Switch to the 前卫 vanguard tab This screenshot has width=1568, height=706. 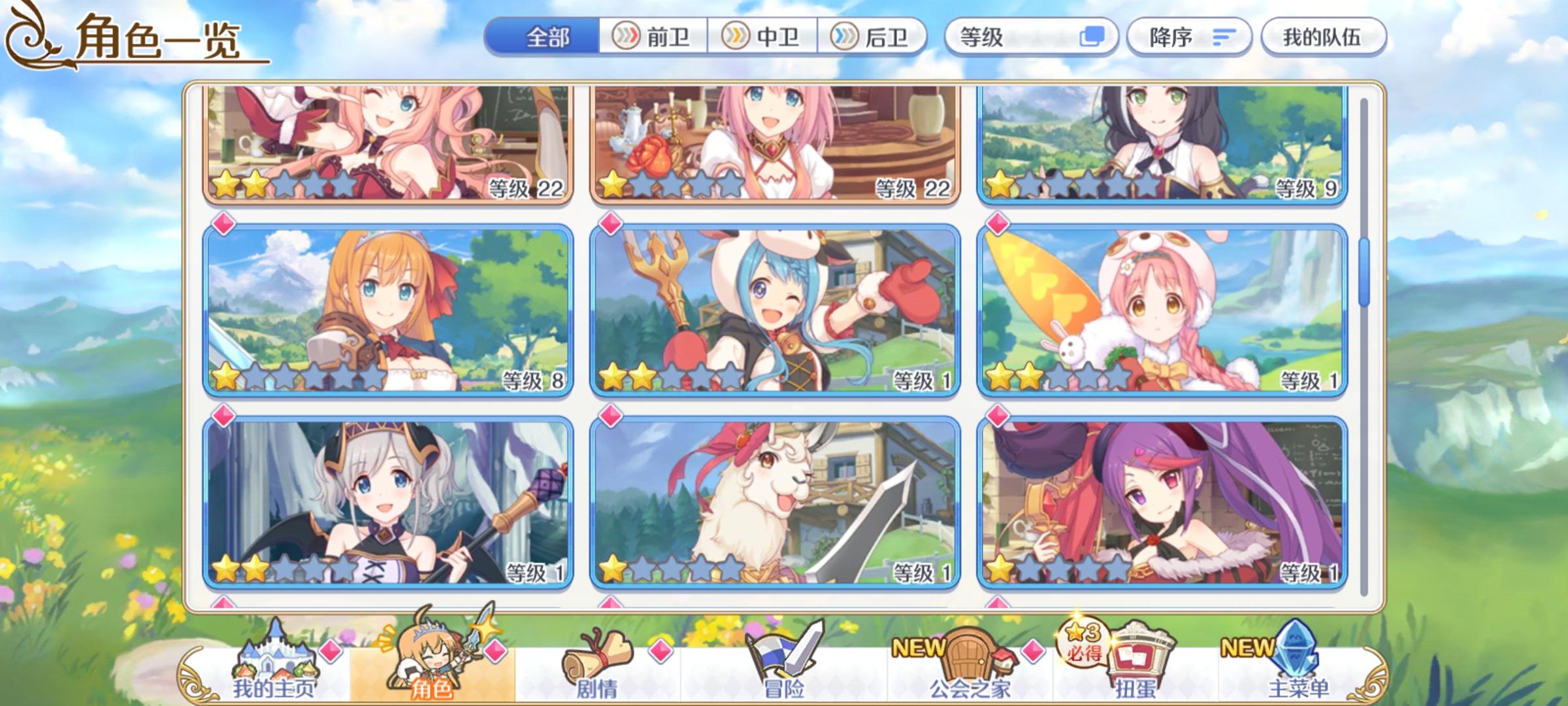click(x=652, y=37)
